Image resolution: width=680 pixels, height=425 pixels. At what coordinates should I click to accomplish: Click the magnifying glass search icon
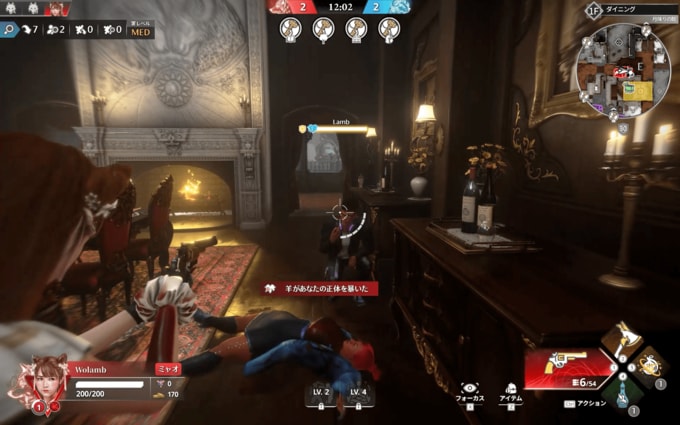(x=10, y=29)
